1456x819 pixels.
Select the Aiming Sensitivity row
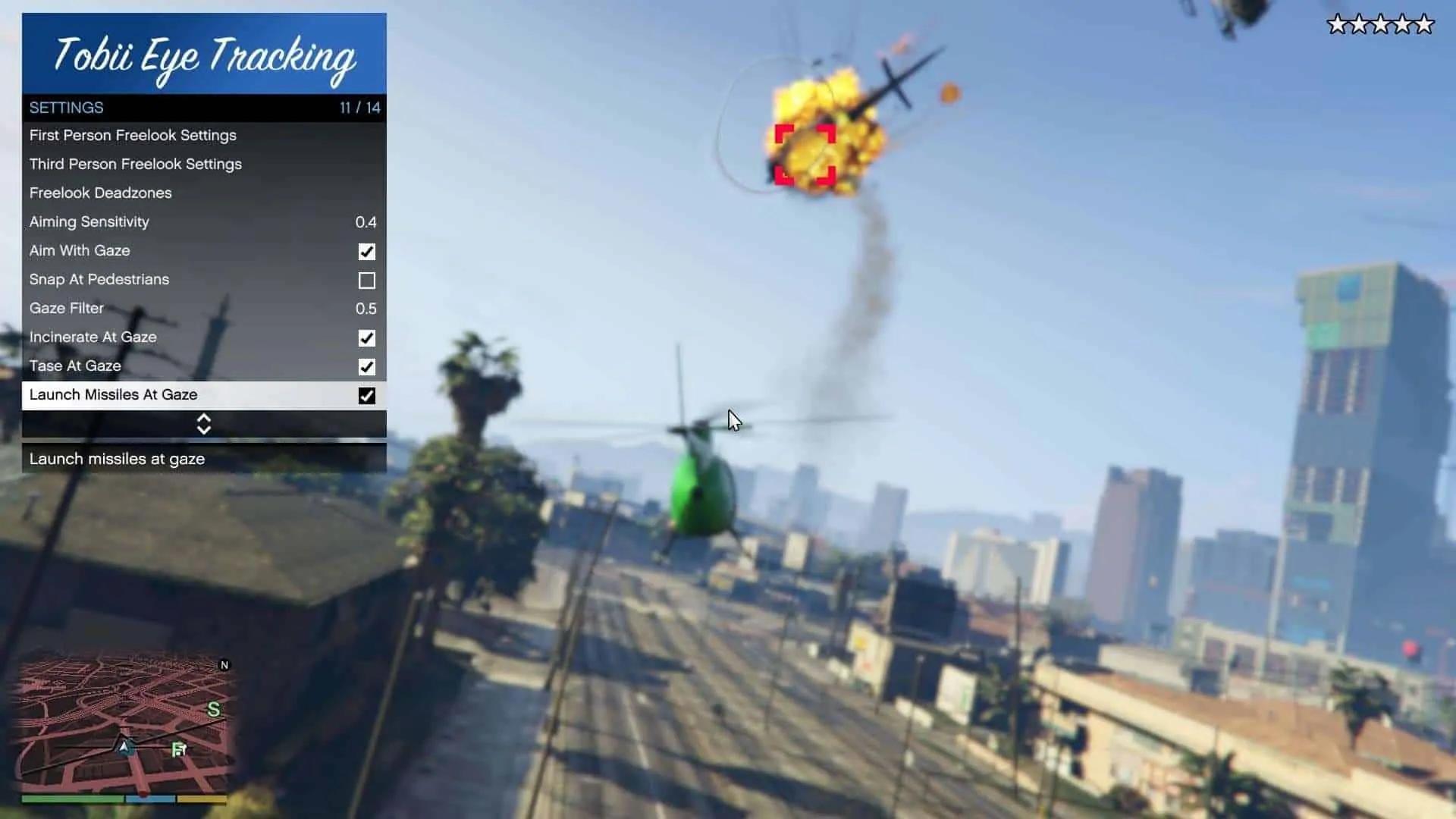pos(203,222)
